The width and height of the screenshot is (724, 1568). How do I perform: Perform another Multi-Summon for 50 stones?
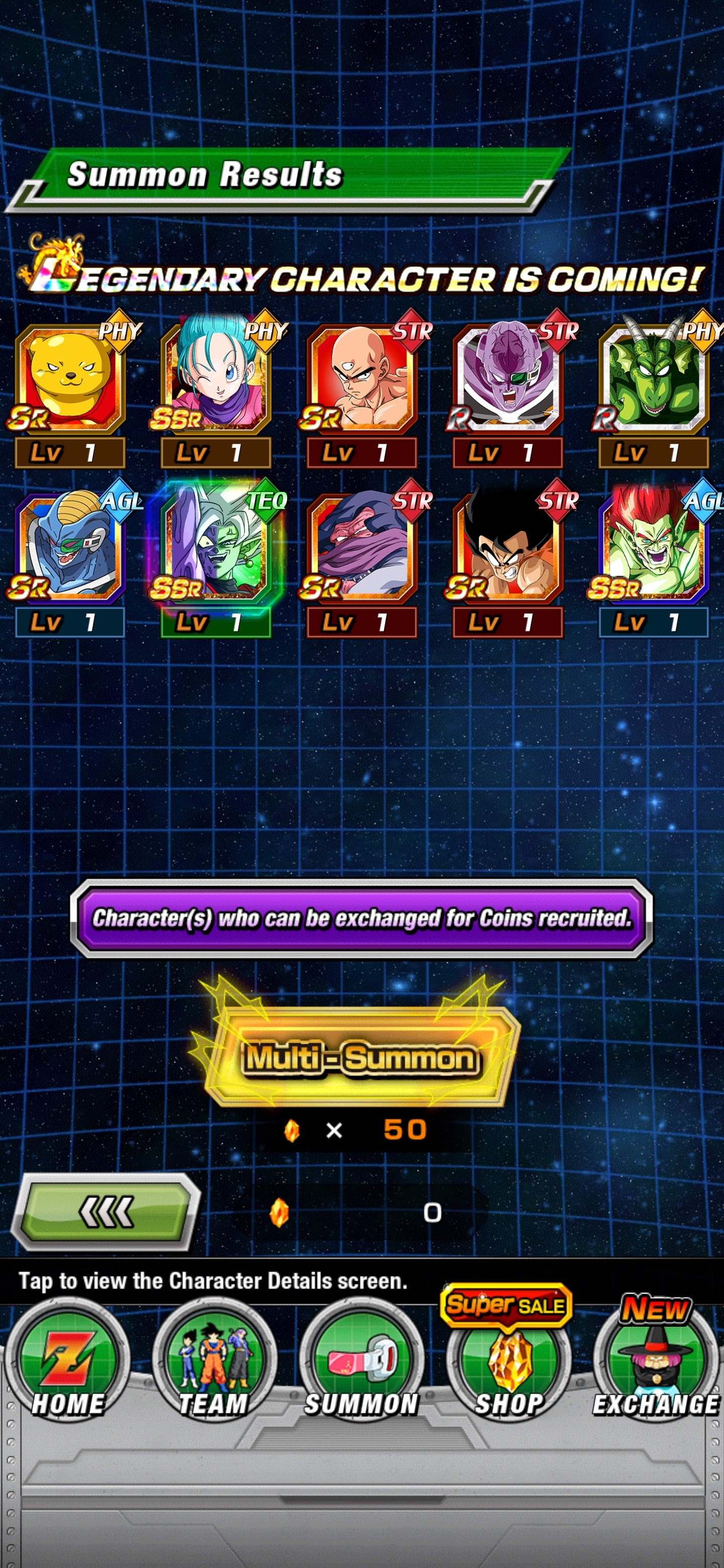(x=359, y=1058)
